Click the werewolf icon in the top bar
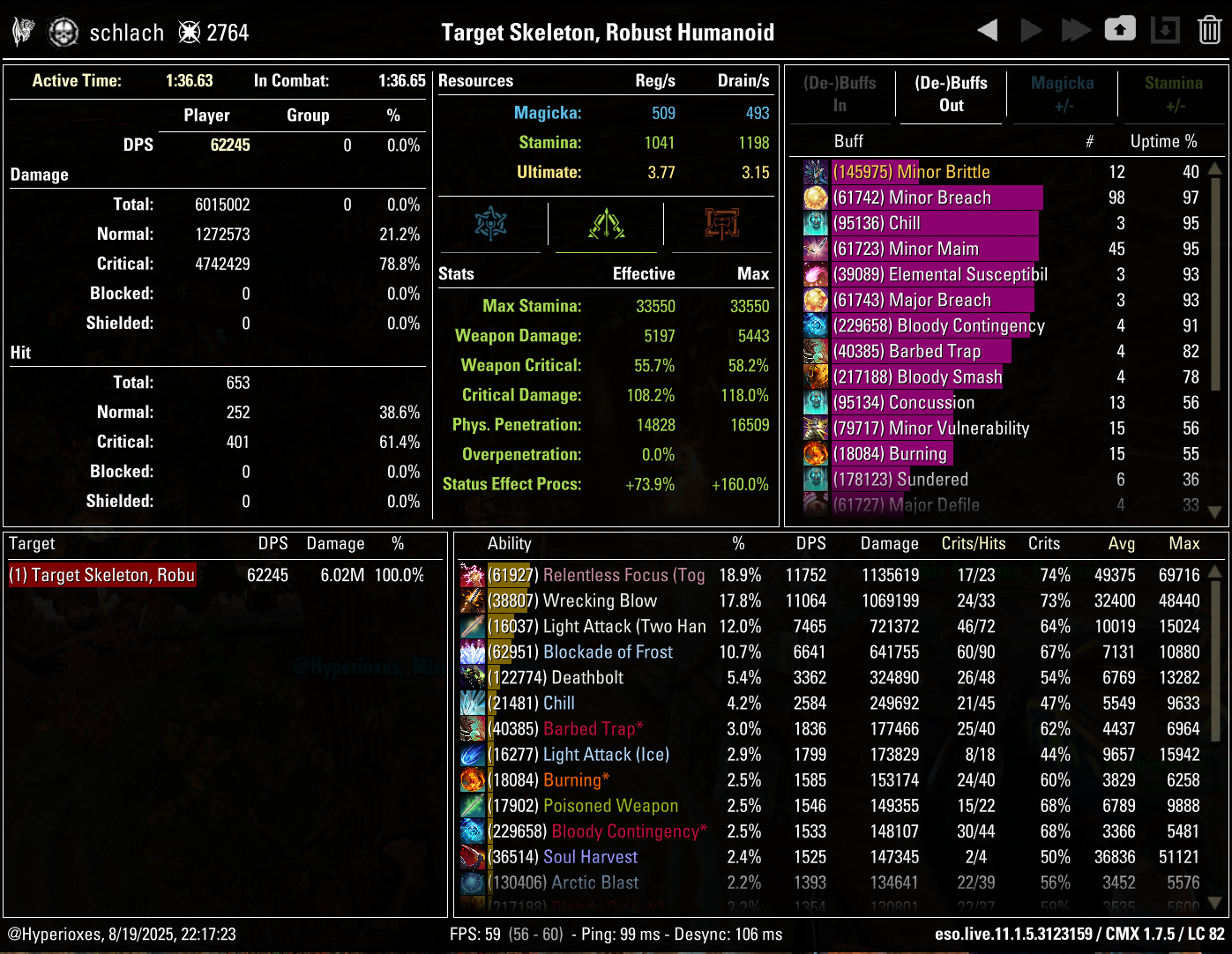Screen dimensions: 1232x954 [22, 29]
